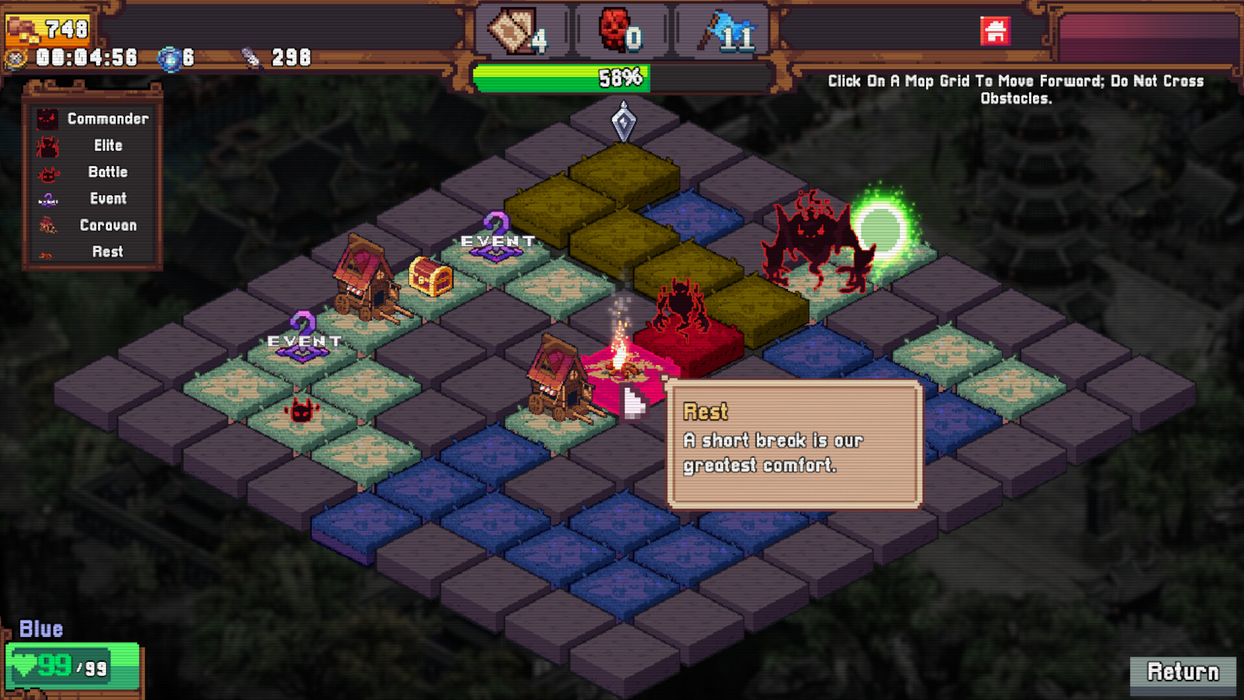Open the red home icon

pyautogui.click(x=995, y=31)
